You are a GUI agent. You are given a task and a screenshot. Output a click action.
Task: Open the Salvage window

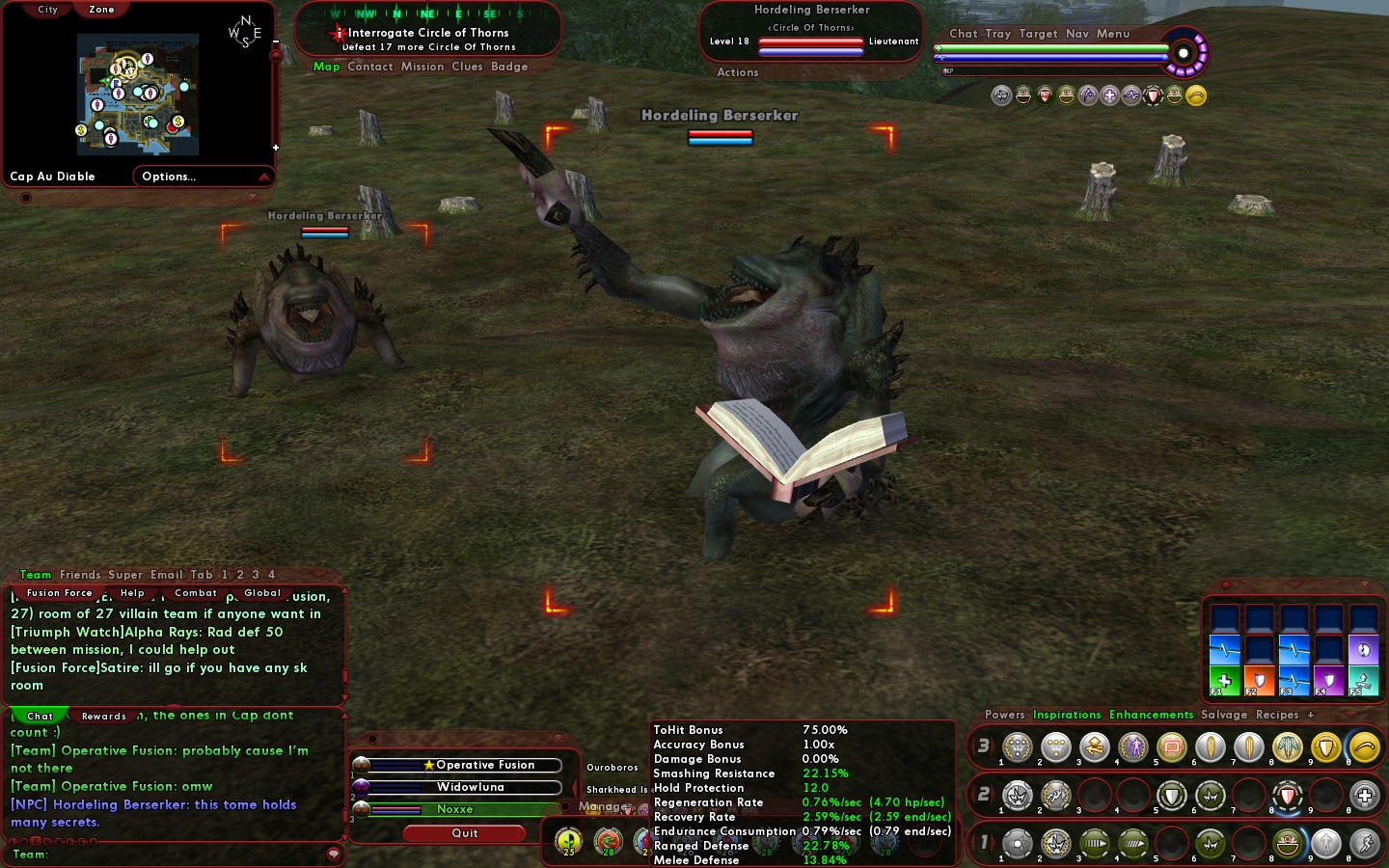[x=1224, y=715]
